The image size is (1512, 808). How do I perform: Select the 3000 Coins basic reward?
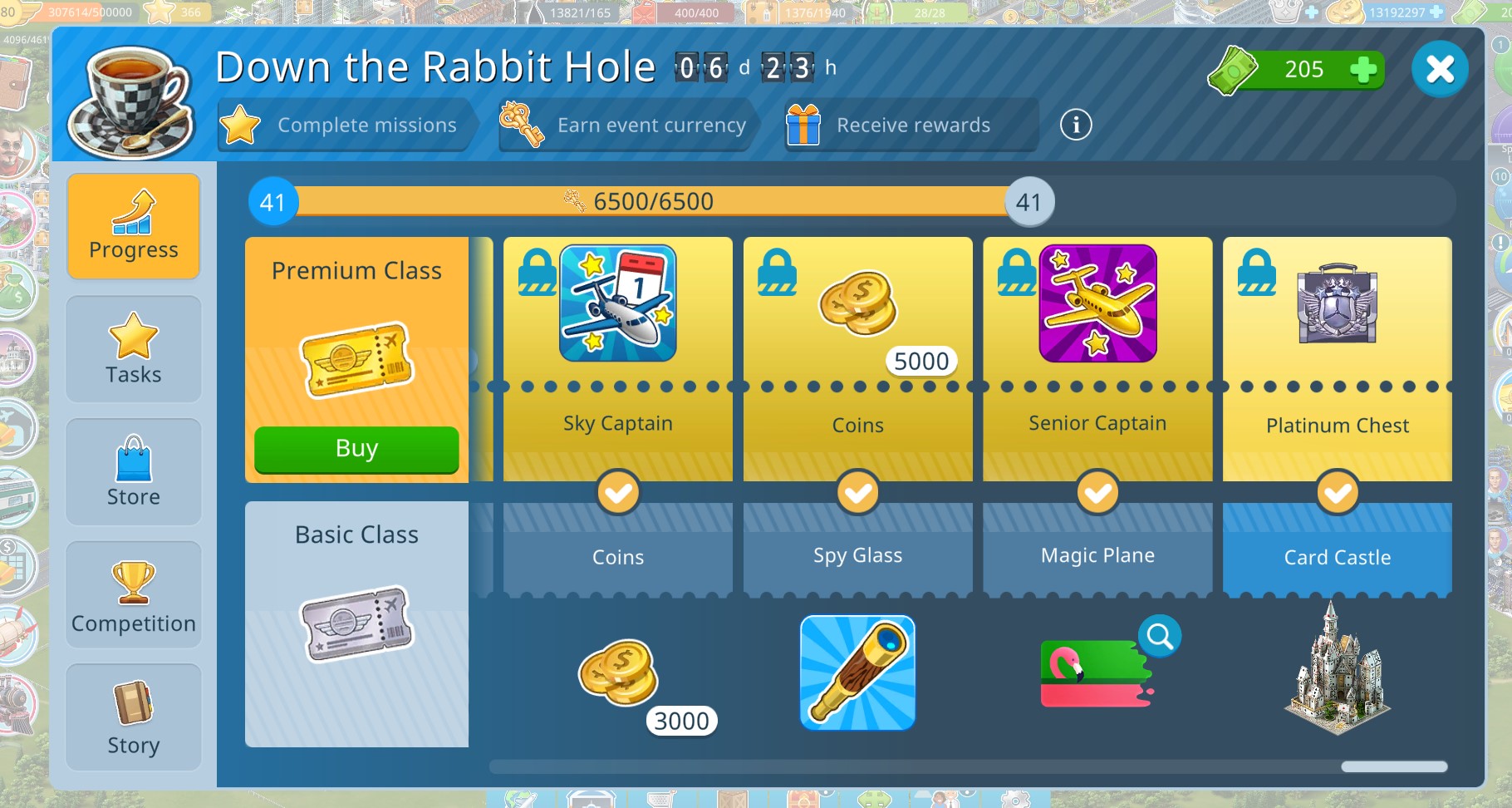coord(618,673)
